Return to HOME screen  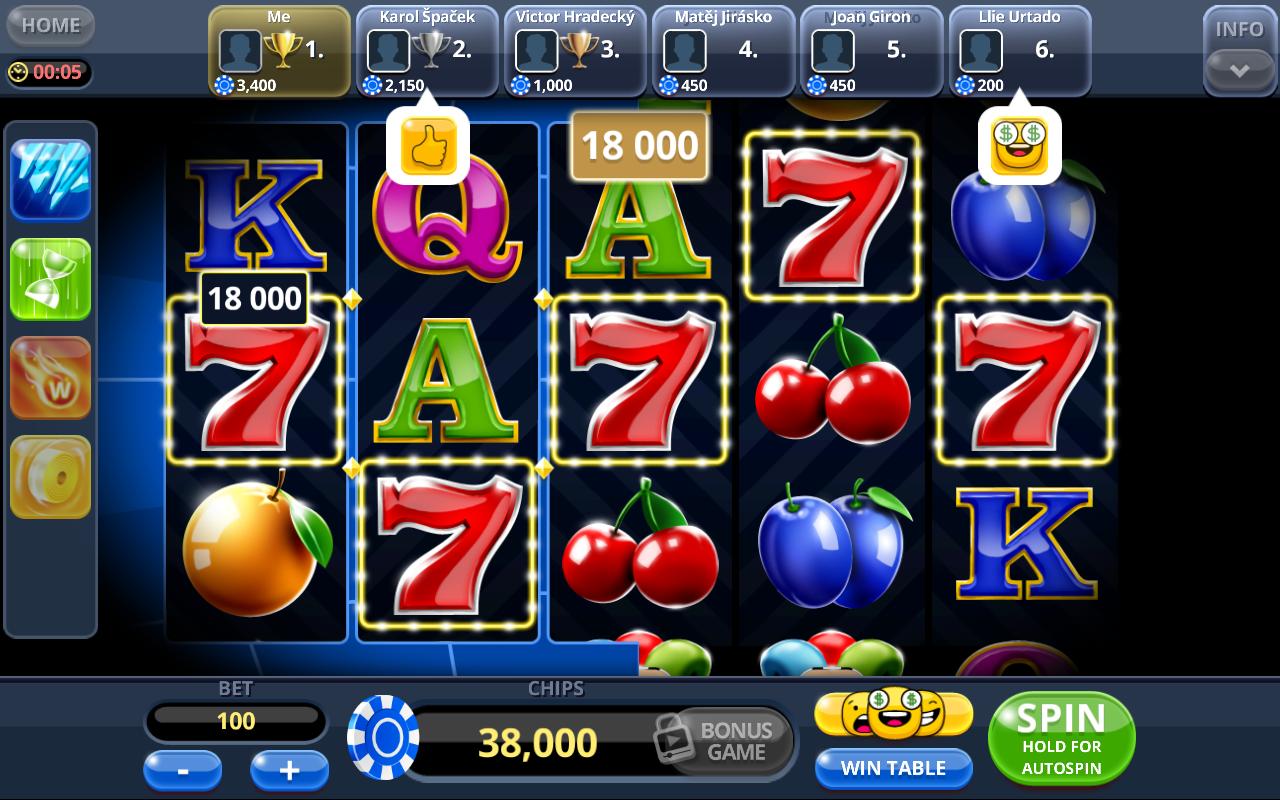(49, 25)
